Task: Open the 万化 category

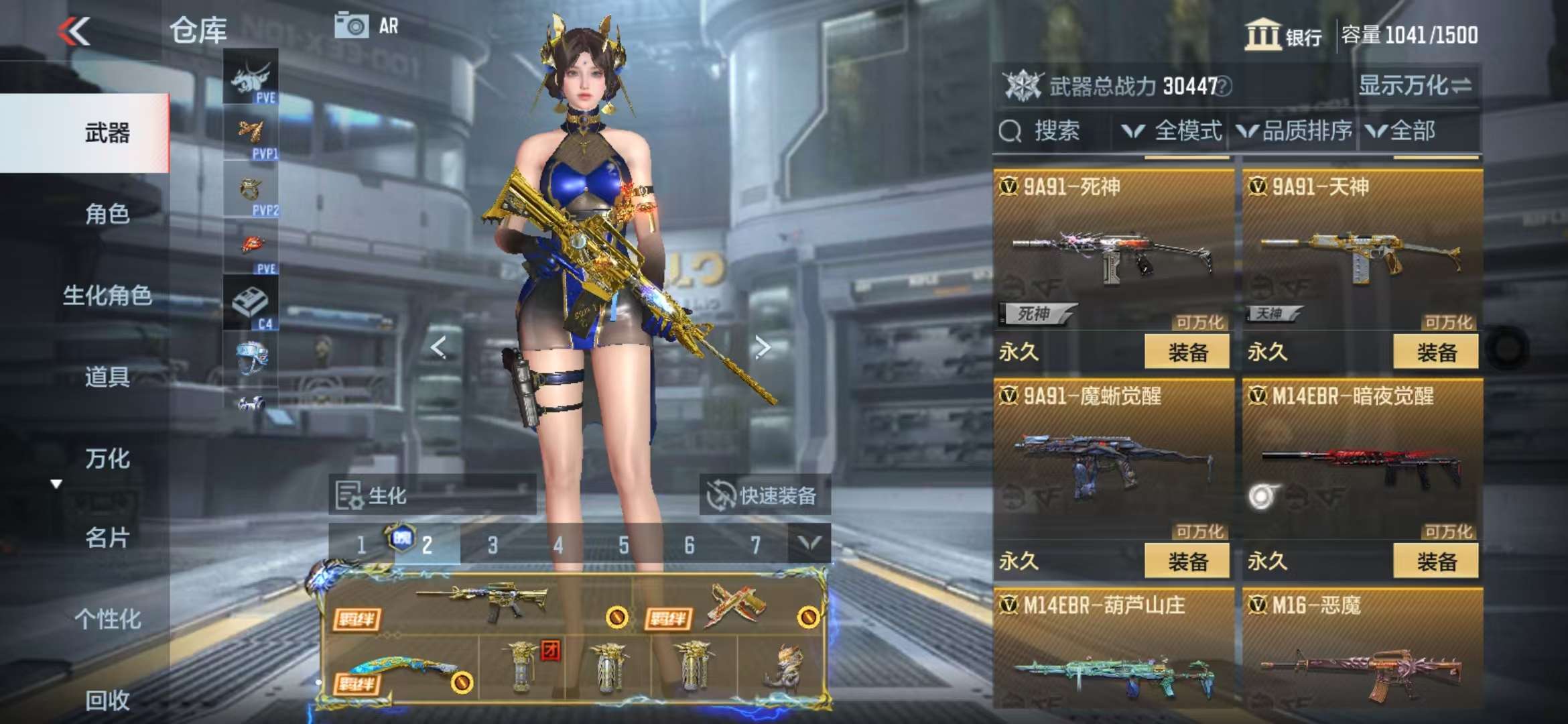Action: (x=107, y=459)
